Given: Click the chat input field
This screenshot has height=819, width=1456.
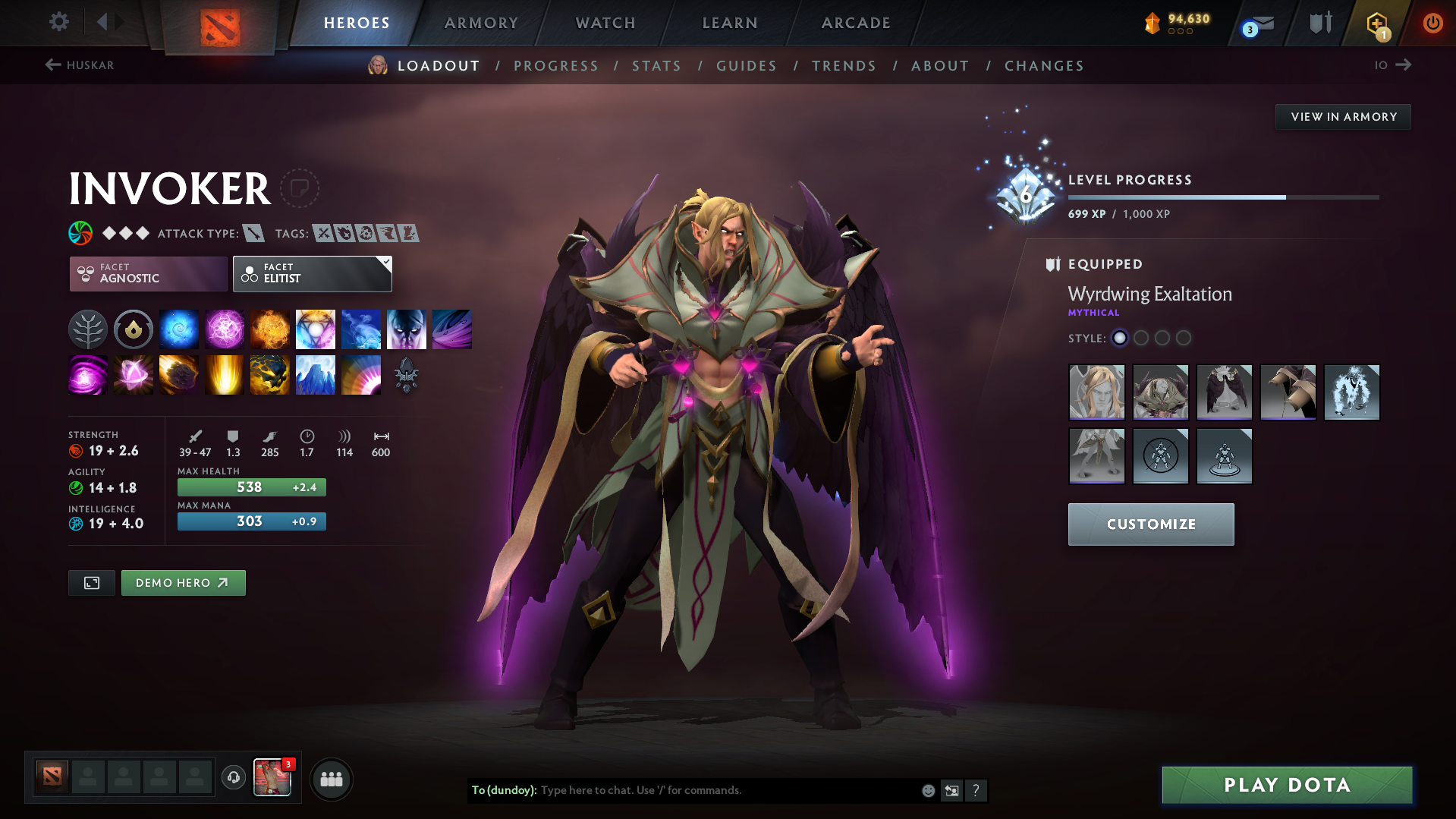Looking at the screenshot, I should tap(721, 790).
